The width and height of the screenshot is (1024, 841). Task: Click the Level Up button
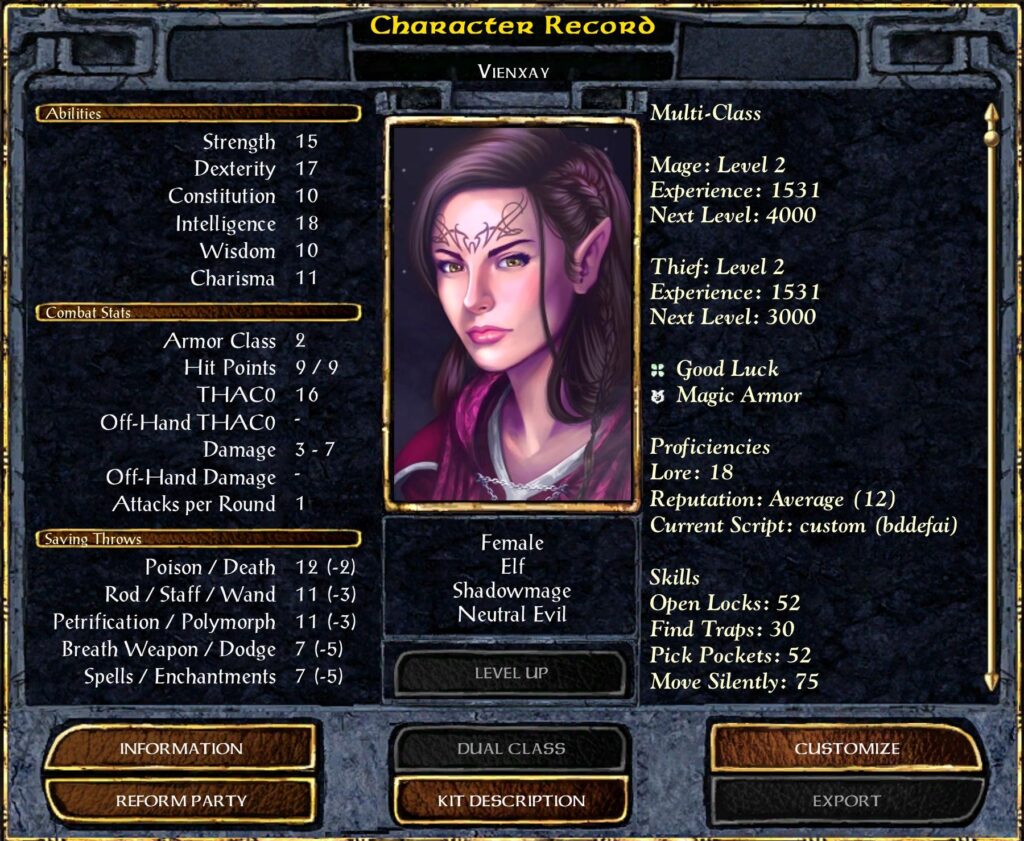click(x=511, y=673)
